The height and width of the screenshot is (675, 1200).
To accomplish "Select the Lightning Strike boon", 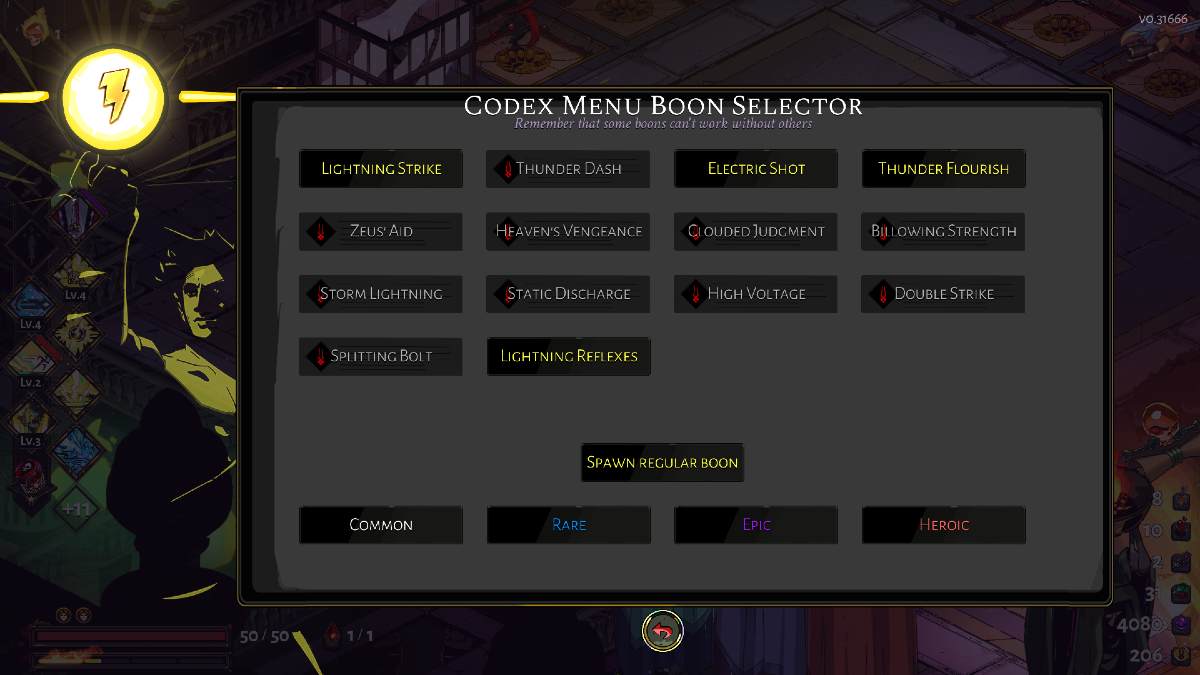I will [x=381, y=169].
